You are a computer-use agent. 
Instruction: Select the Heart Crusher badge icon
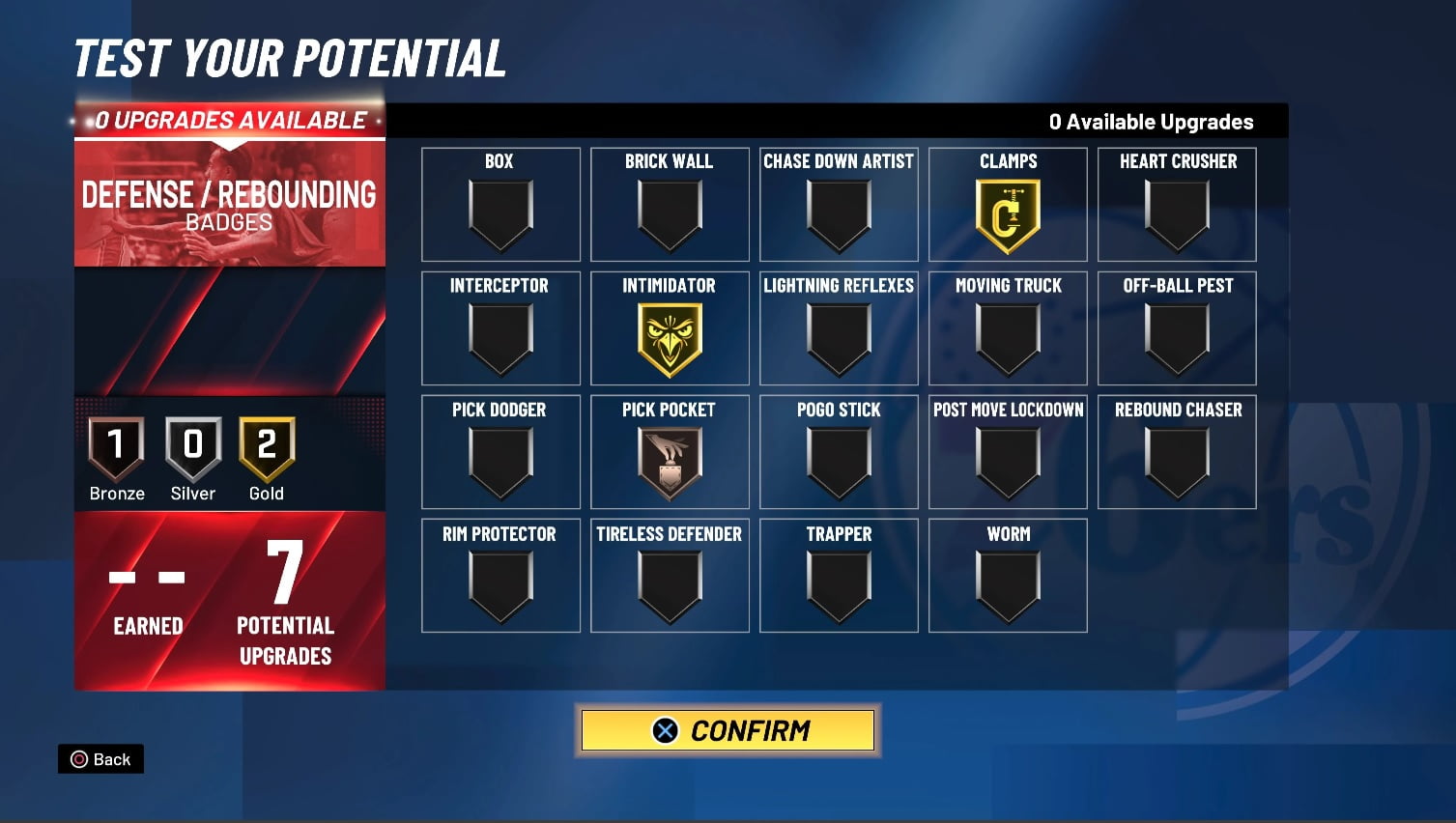click(x=1177, y=214)
